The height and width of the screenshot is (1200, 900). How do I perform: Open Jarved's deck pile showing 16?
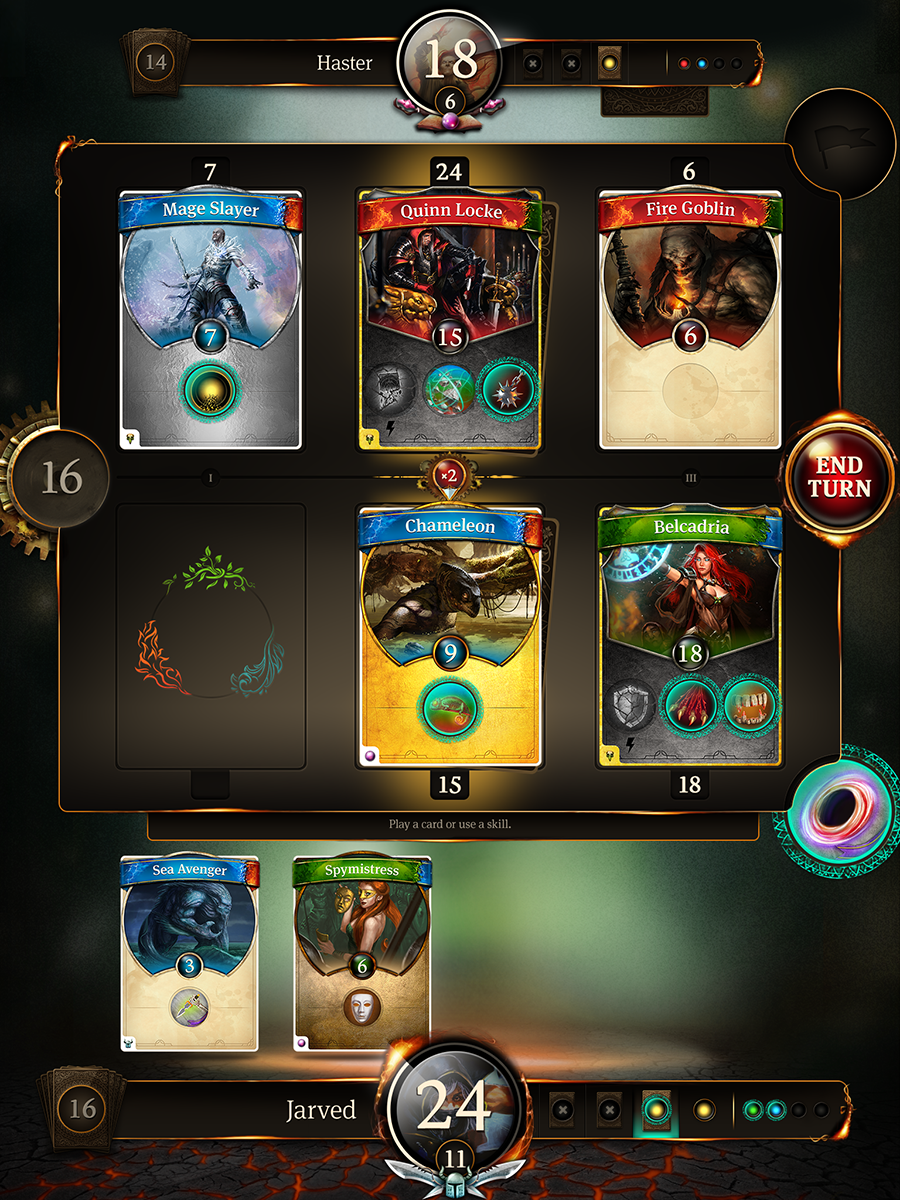pos(83,1107)
